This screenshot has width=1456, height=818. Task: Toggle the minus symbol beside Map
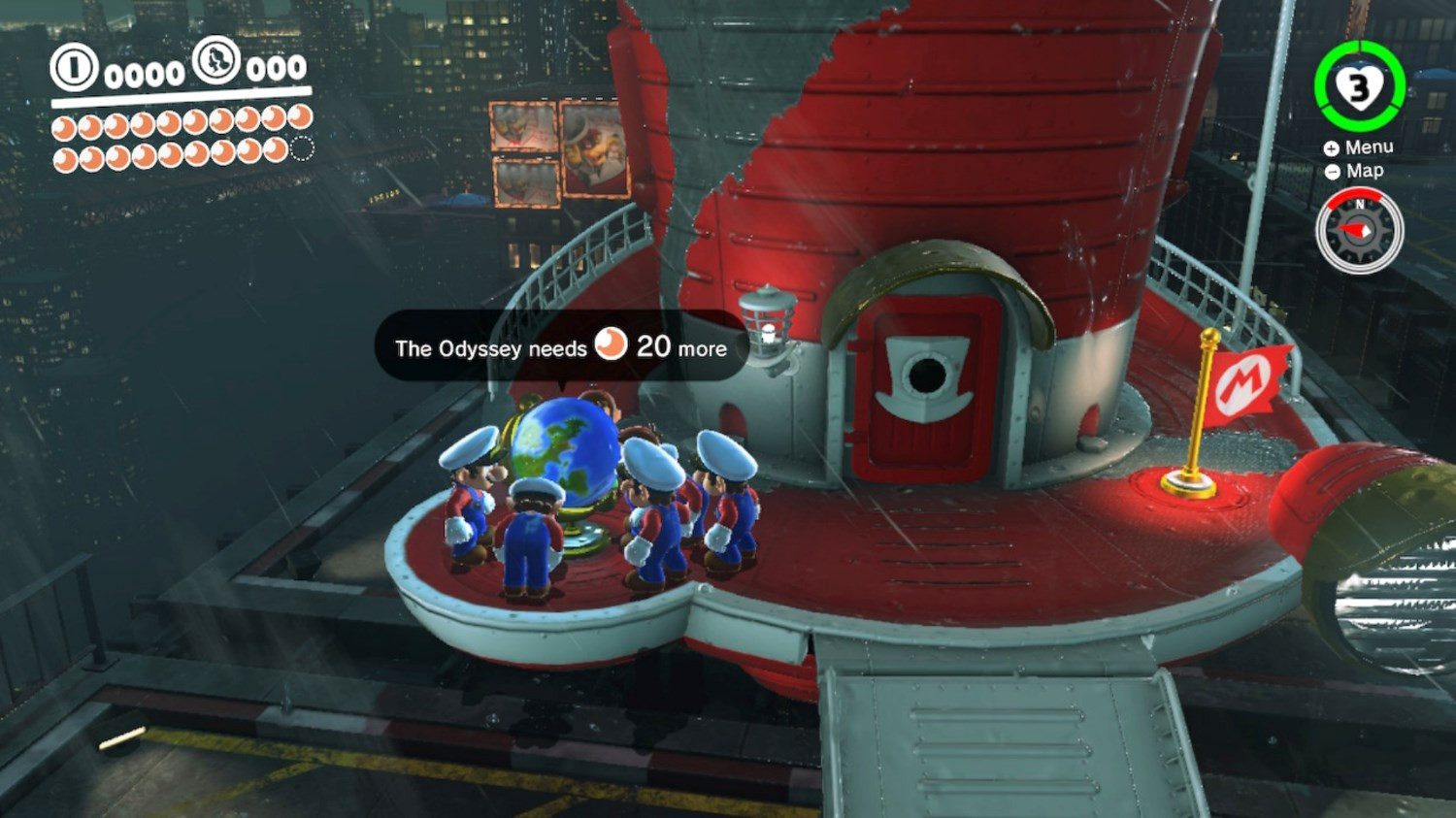coord(1334,171)
